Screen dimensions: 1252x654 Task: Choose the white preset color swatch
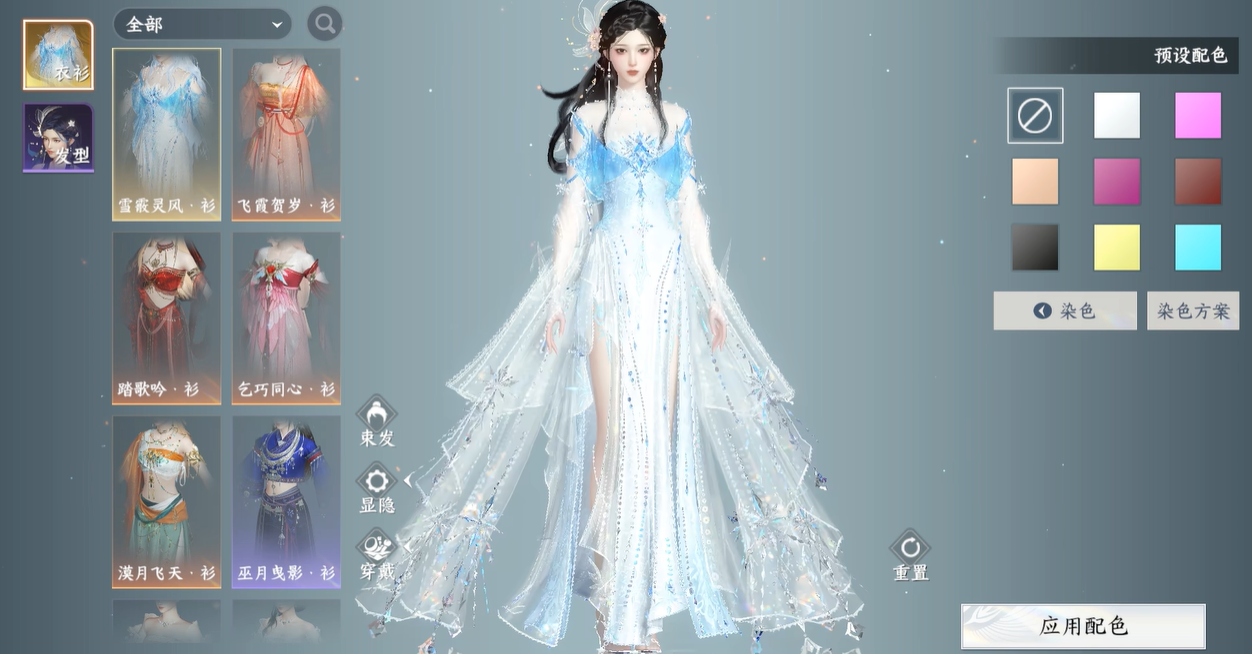[1117, 116]
